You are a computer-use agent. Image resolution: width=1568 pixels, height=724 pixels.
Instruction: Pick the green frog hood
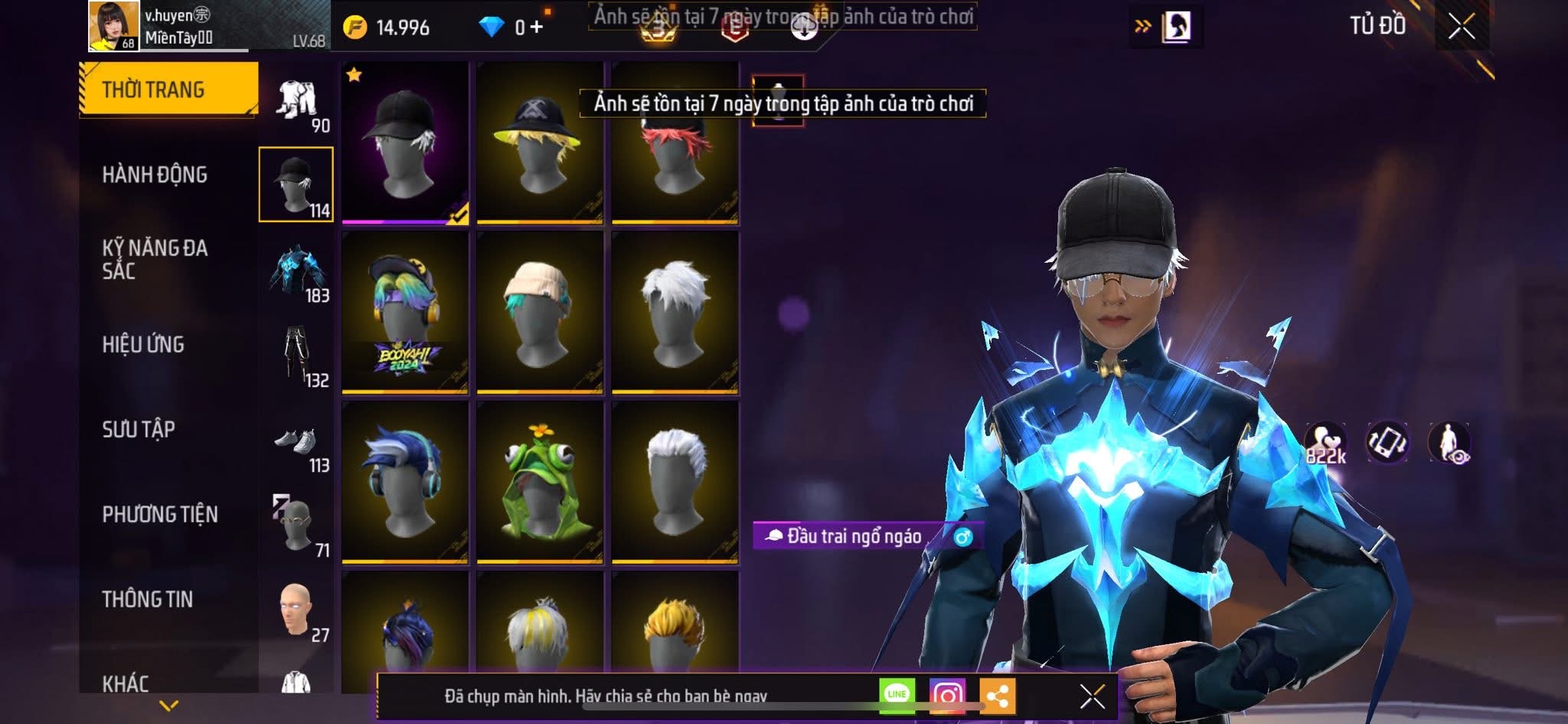tap(540, 483)
